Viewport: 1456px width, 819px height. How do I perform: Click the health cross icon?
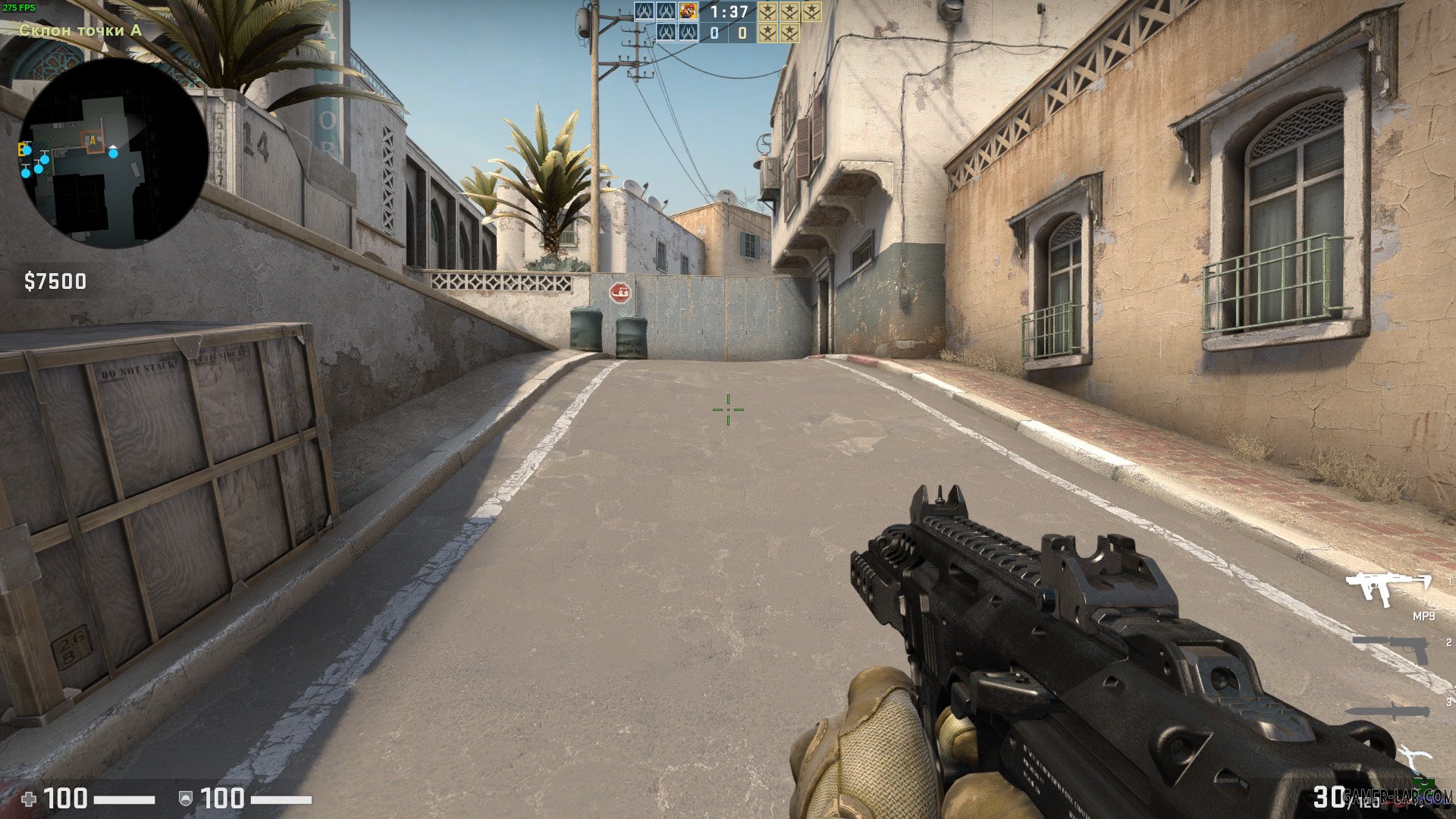click(x=29, y=798)
